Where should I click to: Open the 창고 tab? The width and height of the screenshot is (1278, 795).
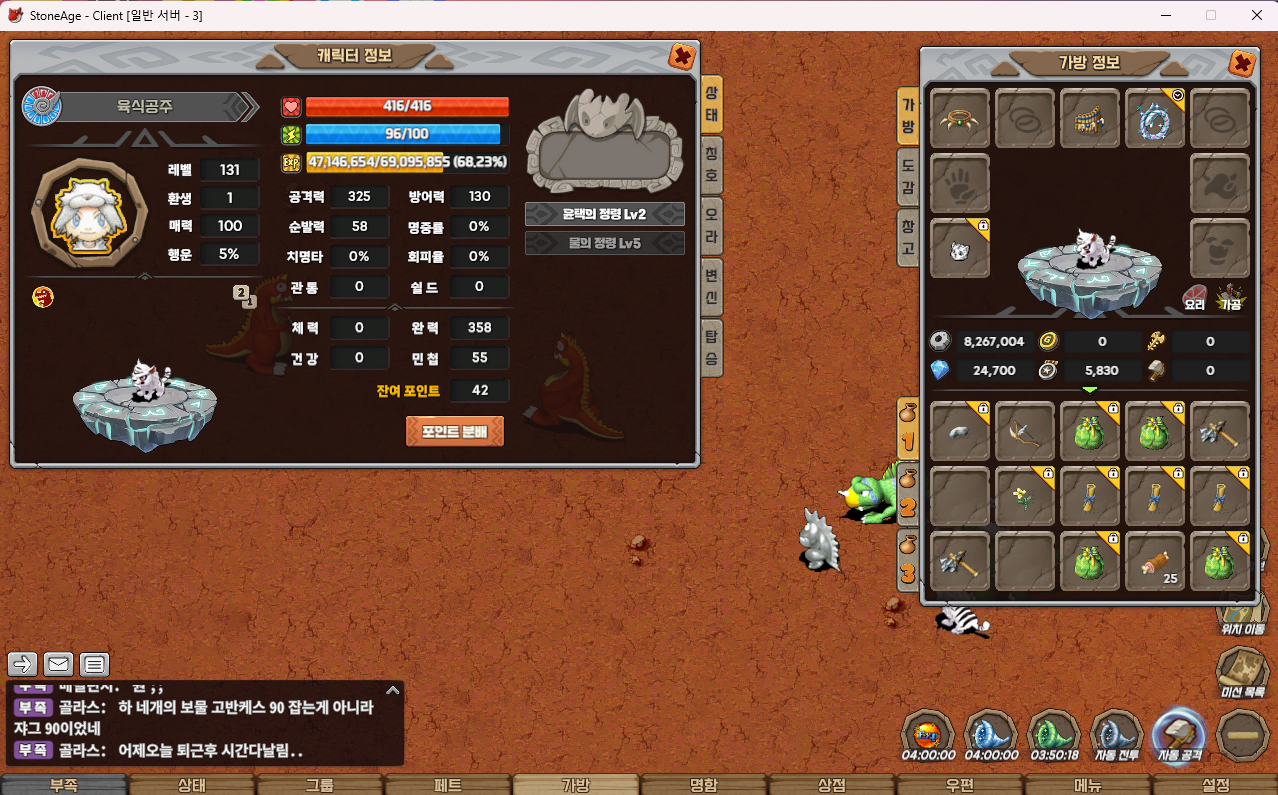tap(908, 234)
